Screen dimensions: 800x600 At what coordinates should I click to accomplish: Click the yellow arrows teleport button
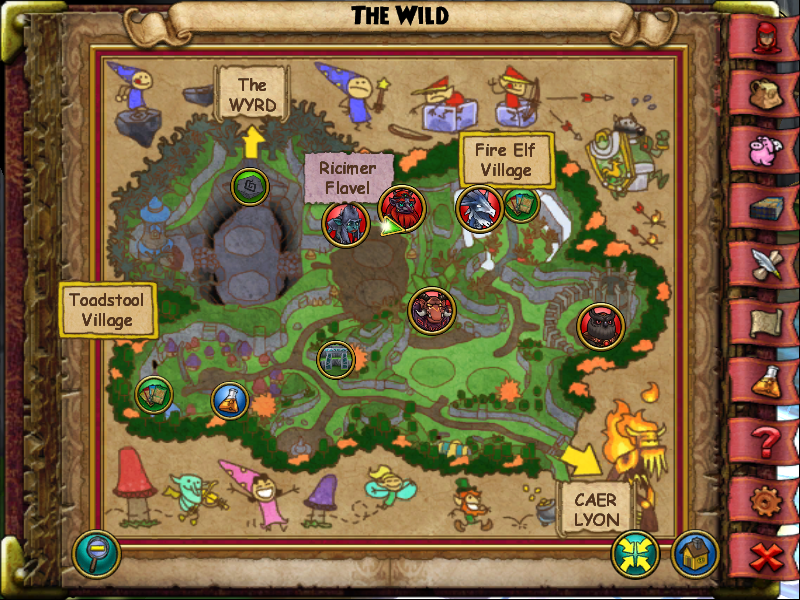click(x=637, y=553)
